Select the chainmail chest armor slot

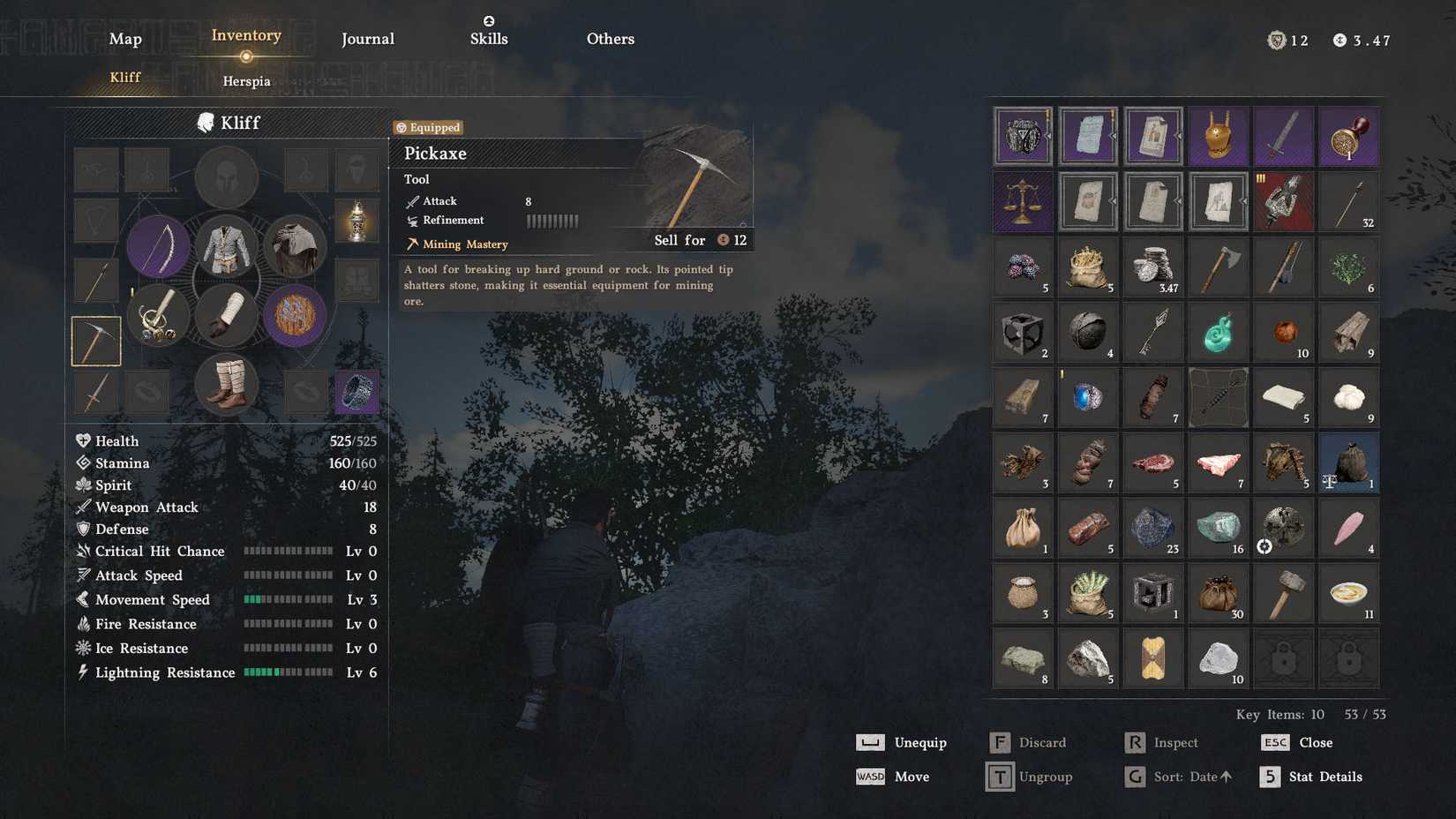click(227, 247)
